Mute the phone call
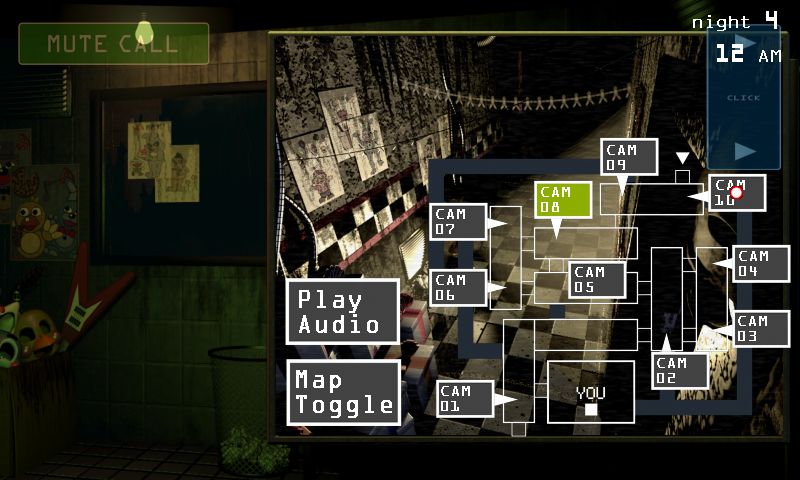The image size is (800, 480). [113, 44]
